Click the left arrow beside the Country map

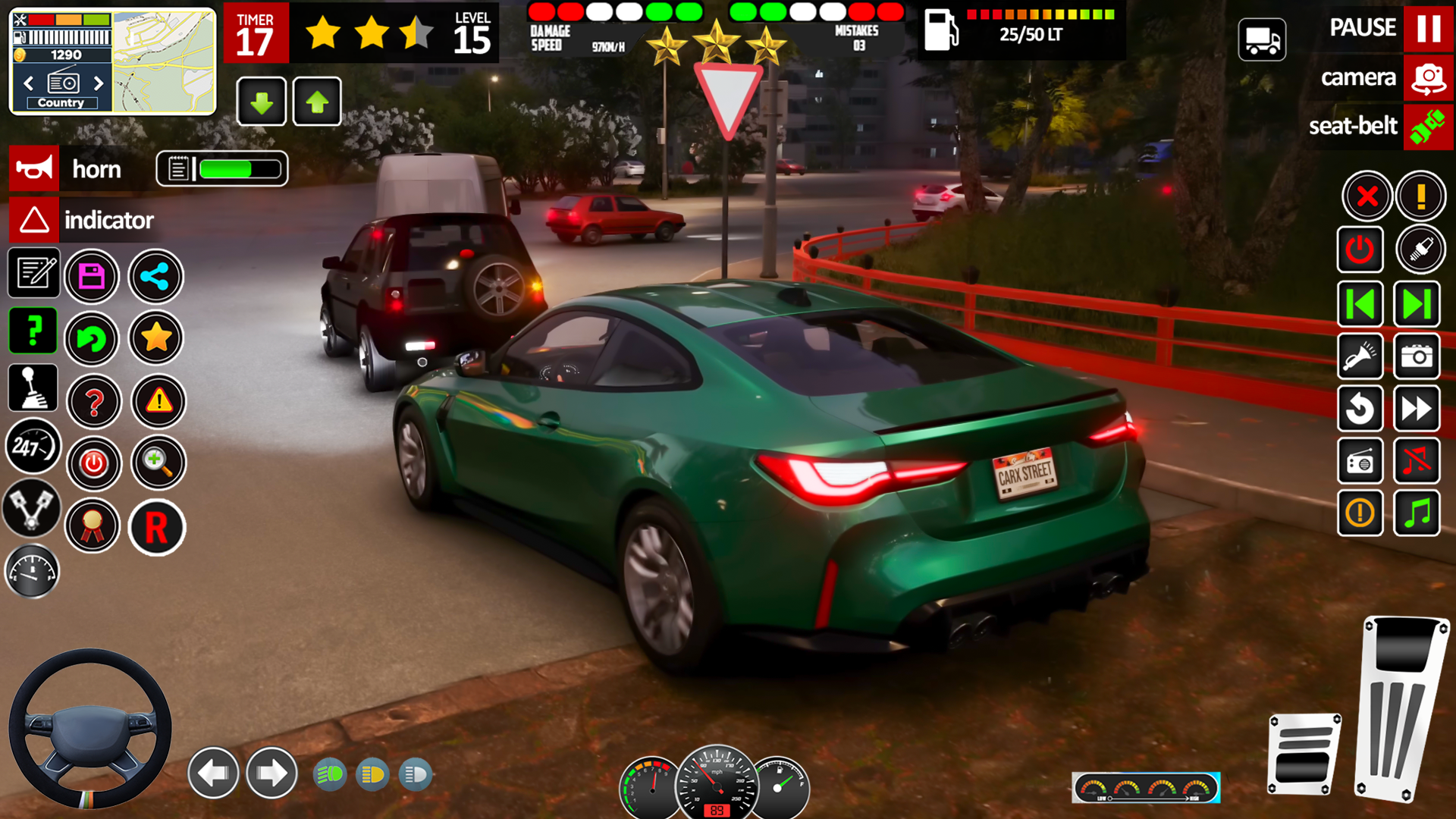pyautogui.click(x=28, y=83)
